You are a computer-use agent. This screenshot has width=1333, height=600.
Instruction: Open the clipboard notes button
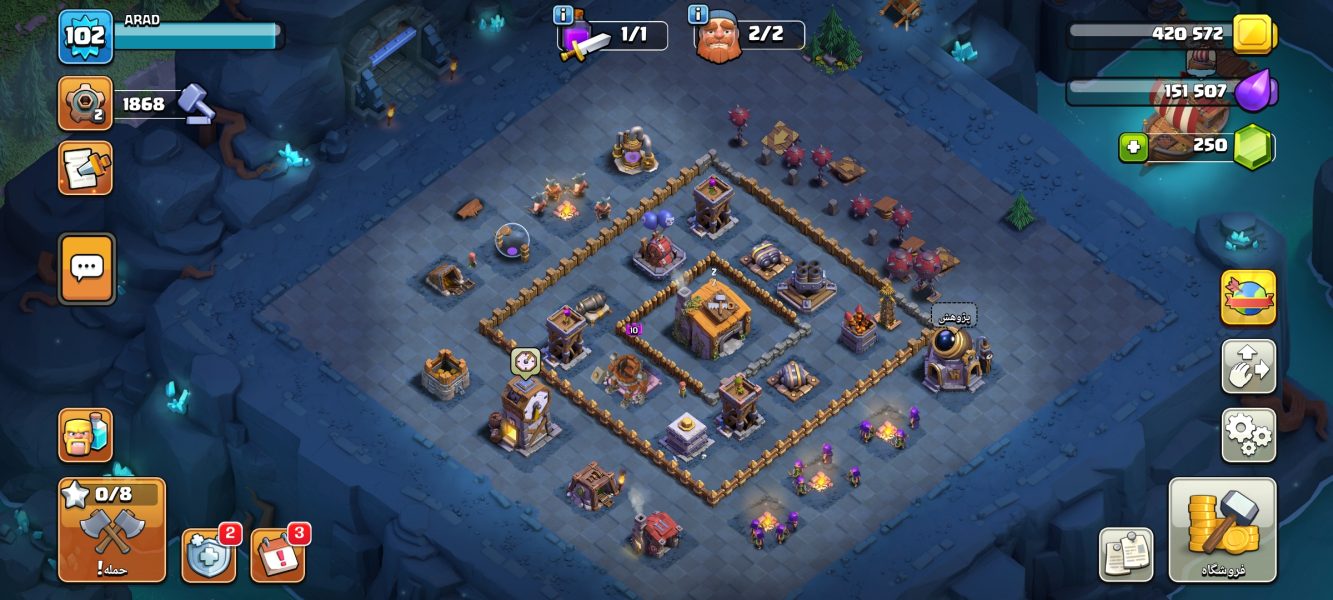tap(1126, 554)
